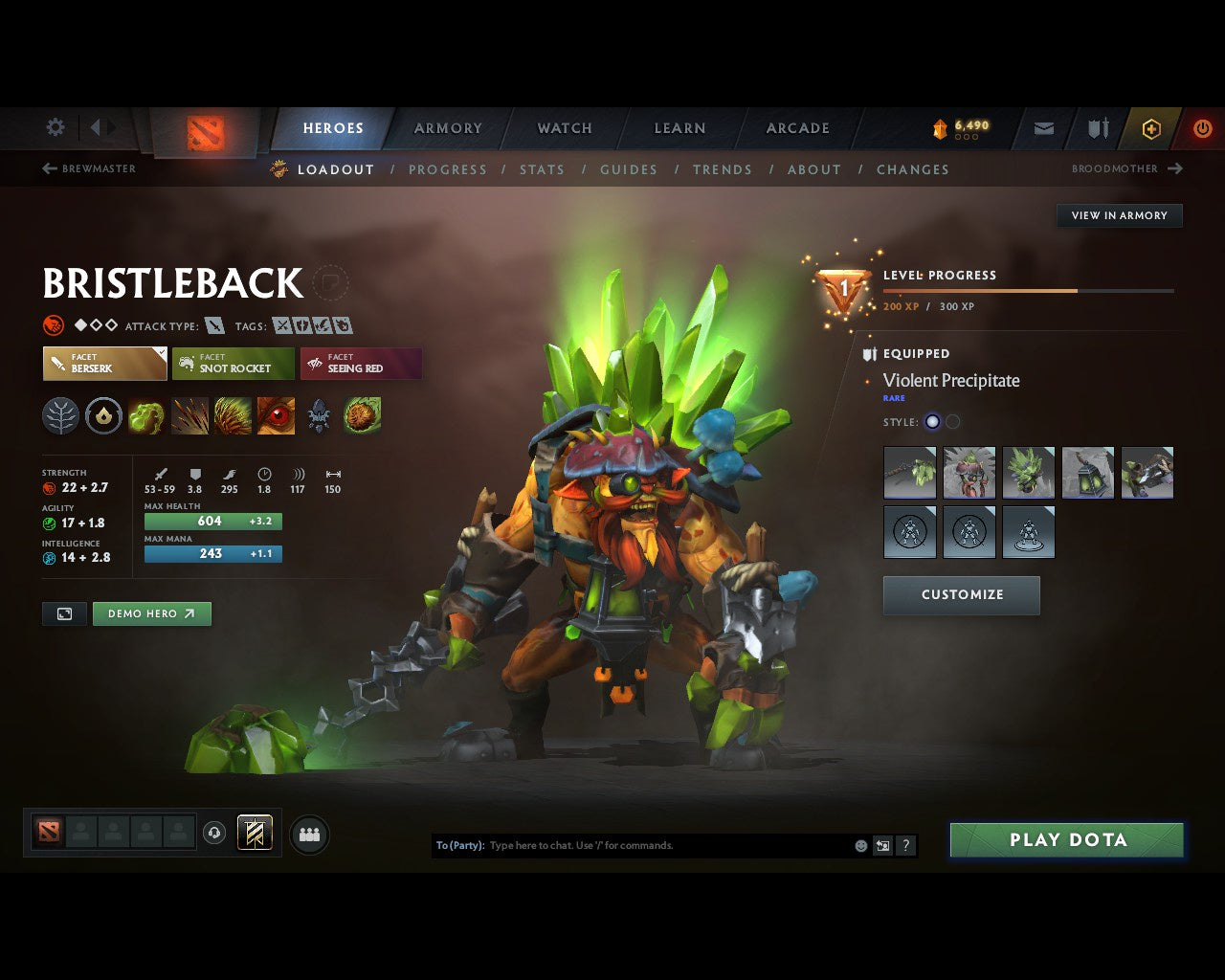
Task: Open the talent tree icon
Action: tap(60, 415)
